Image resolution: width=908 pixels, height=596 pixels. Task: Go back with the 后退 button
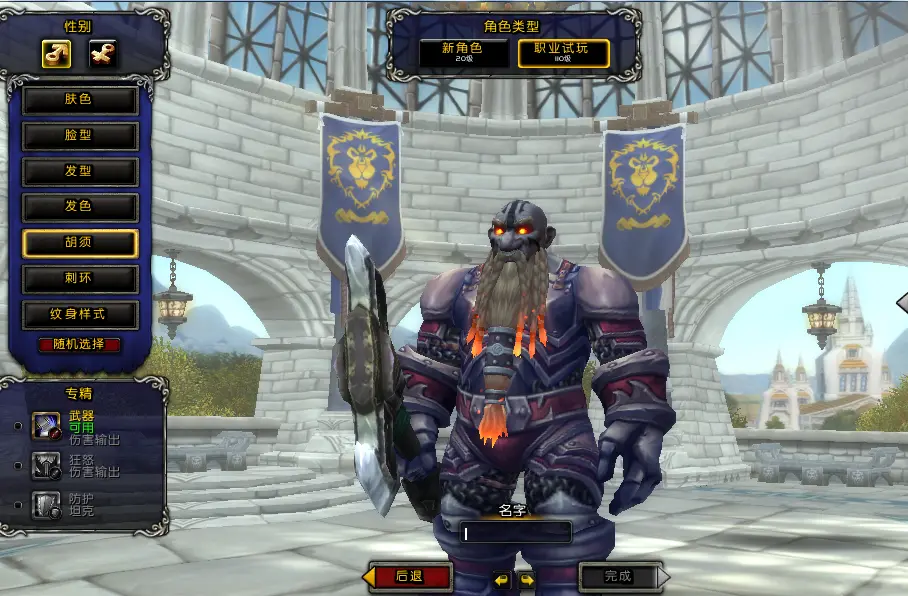tap(410, 577)
